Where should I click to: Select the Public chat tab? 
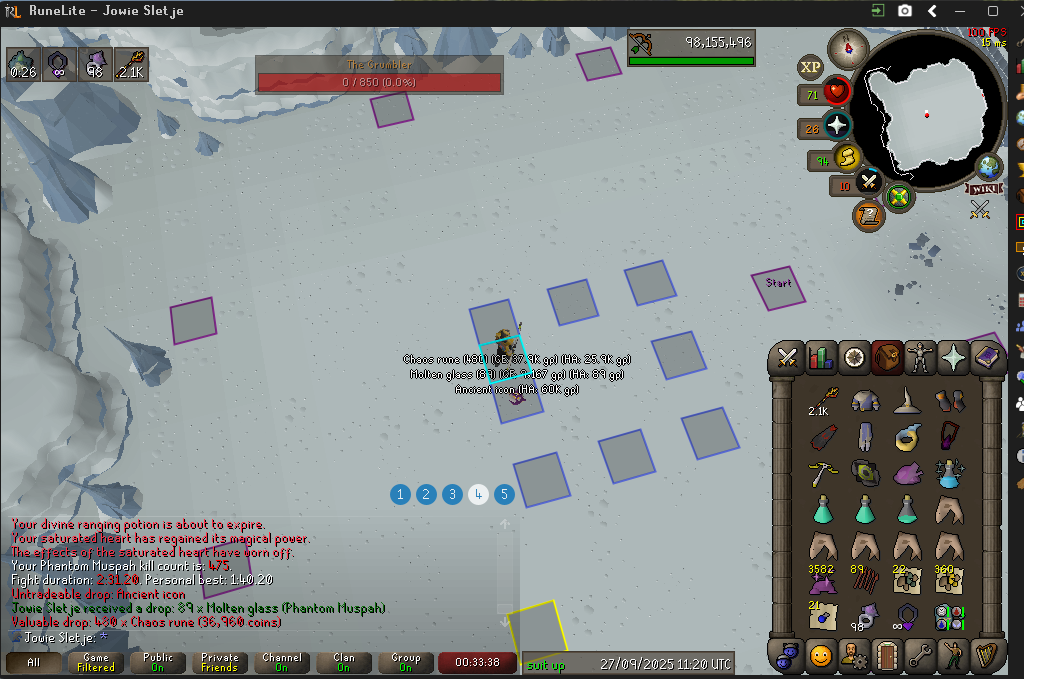click(158, 663)
